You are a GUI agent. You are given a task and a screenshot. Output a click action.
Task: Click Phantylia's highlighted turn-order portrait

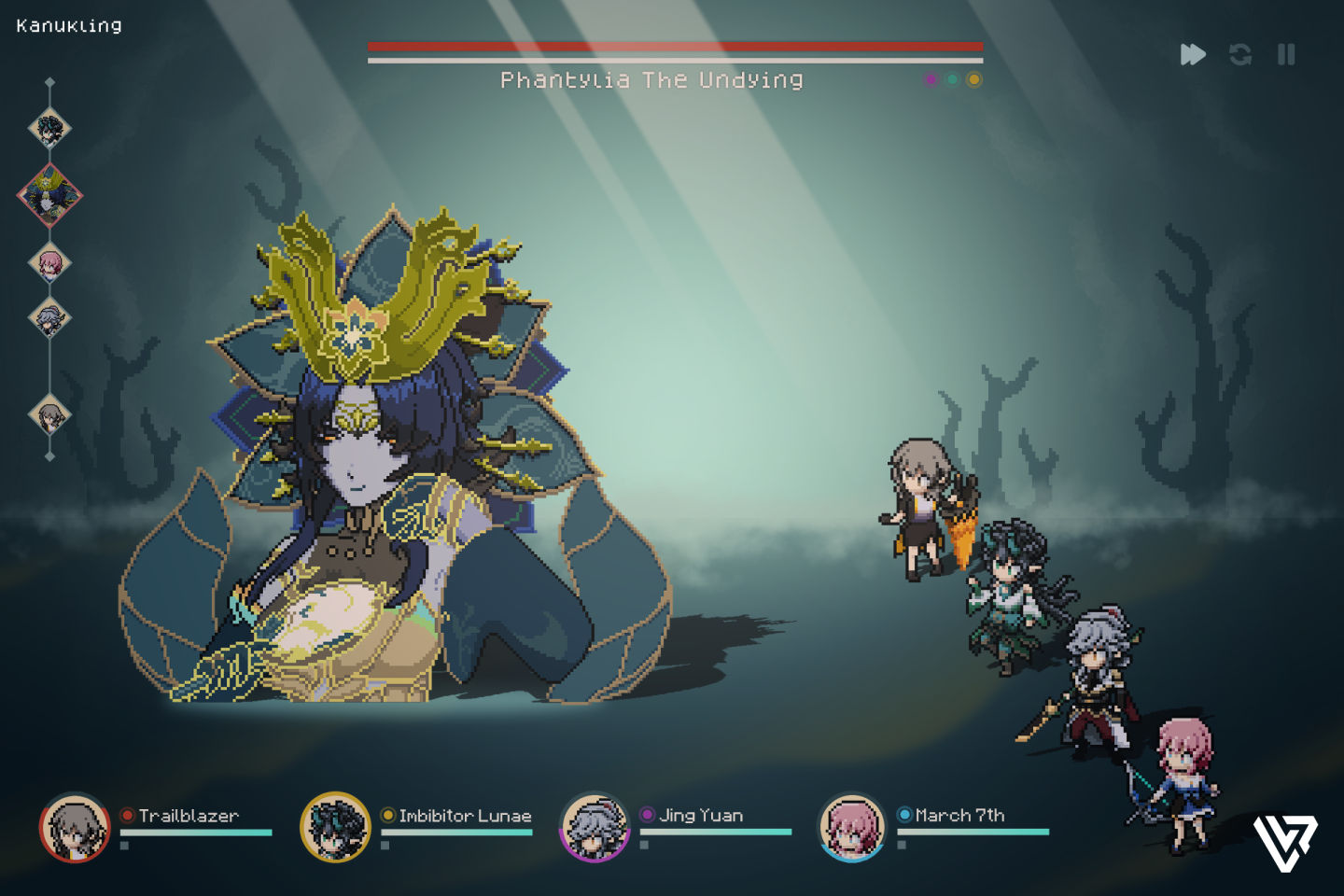pyautogui.click(x=49, y=195)
